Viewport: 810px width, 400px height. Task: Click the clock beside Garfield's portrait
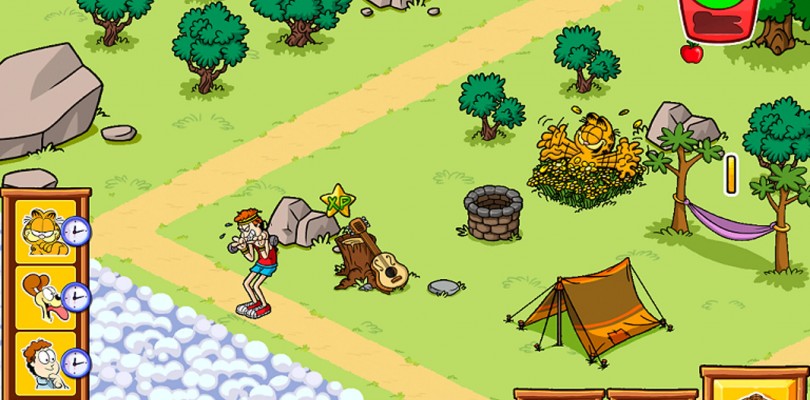coord(75,233)
